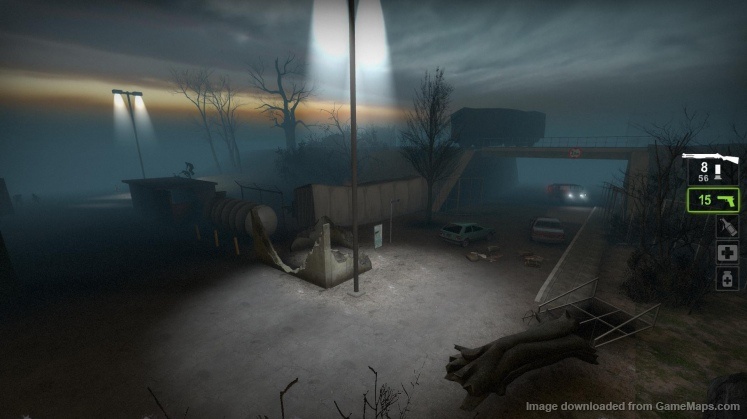Pick the pain pills bottle slot
The height and width of the screenshot is (419, 747).
pos(726,279)
